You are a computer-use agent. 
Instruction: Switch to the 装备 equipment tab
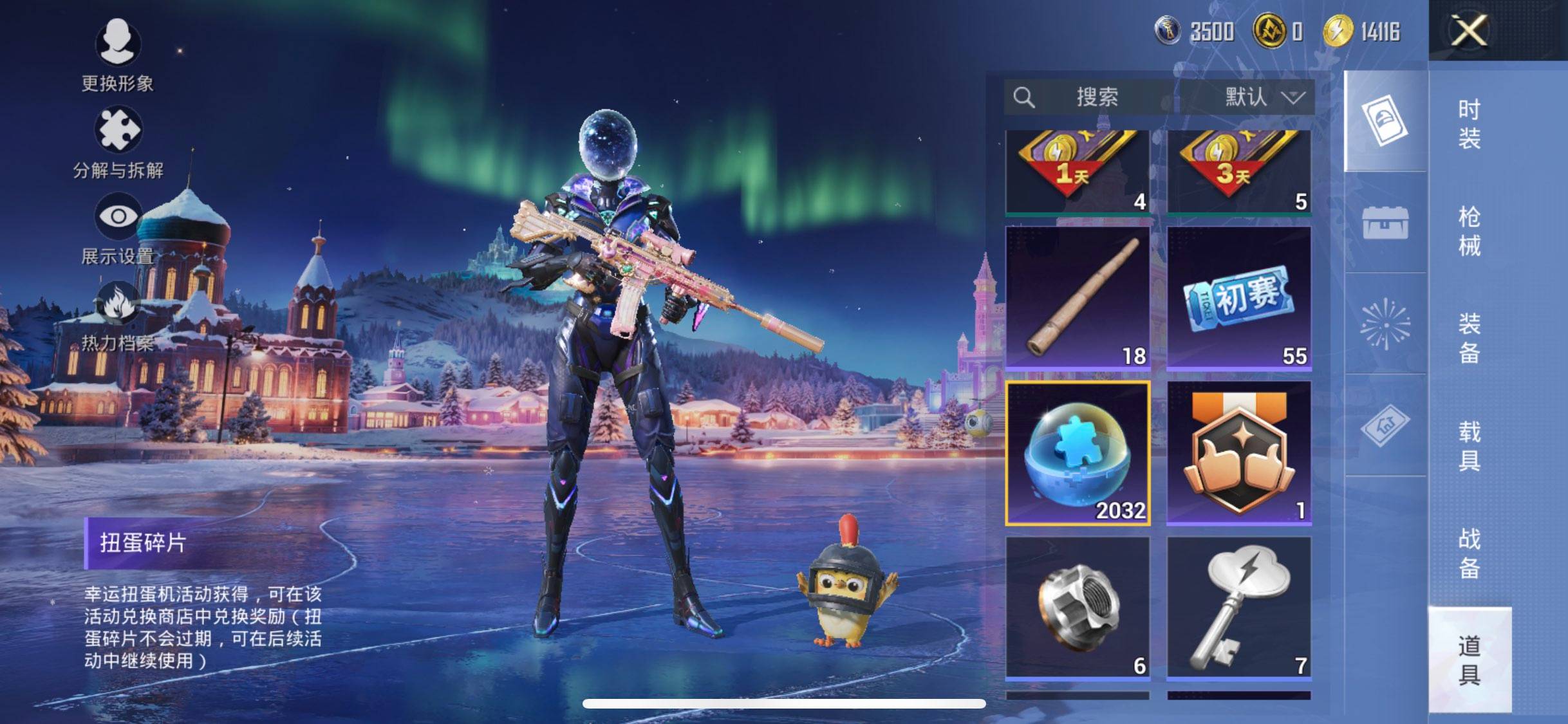(1469, 338)
